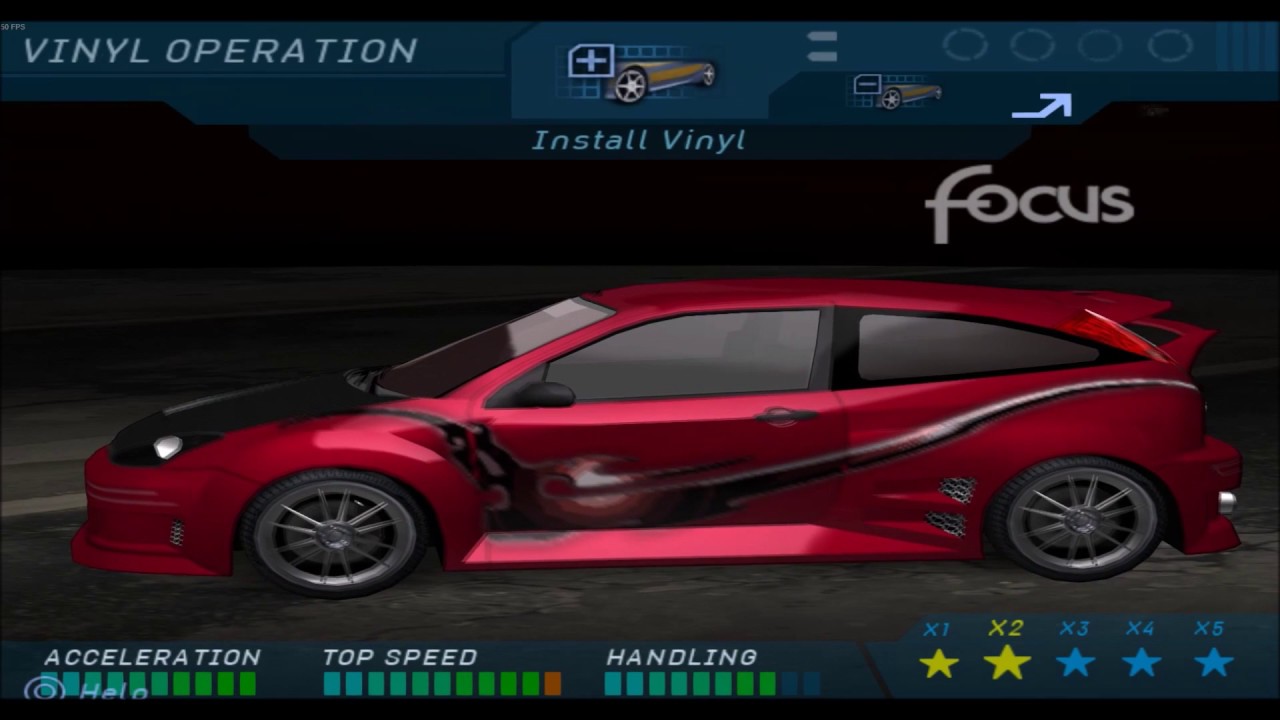Image resolution: width=1280 pixels, height=720 pixels.
Task: Select the Remove Vinyl icon with minus sign
Action: pyautogui.click(x=896, y=90)
